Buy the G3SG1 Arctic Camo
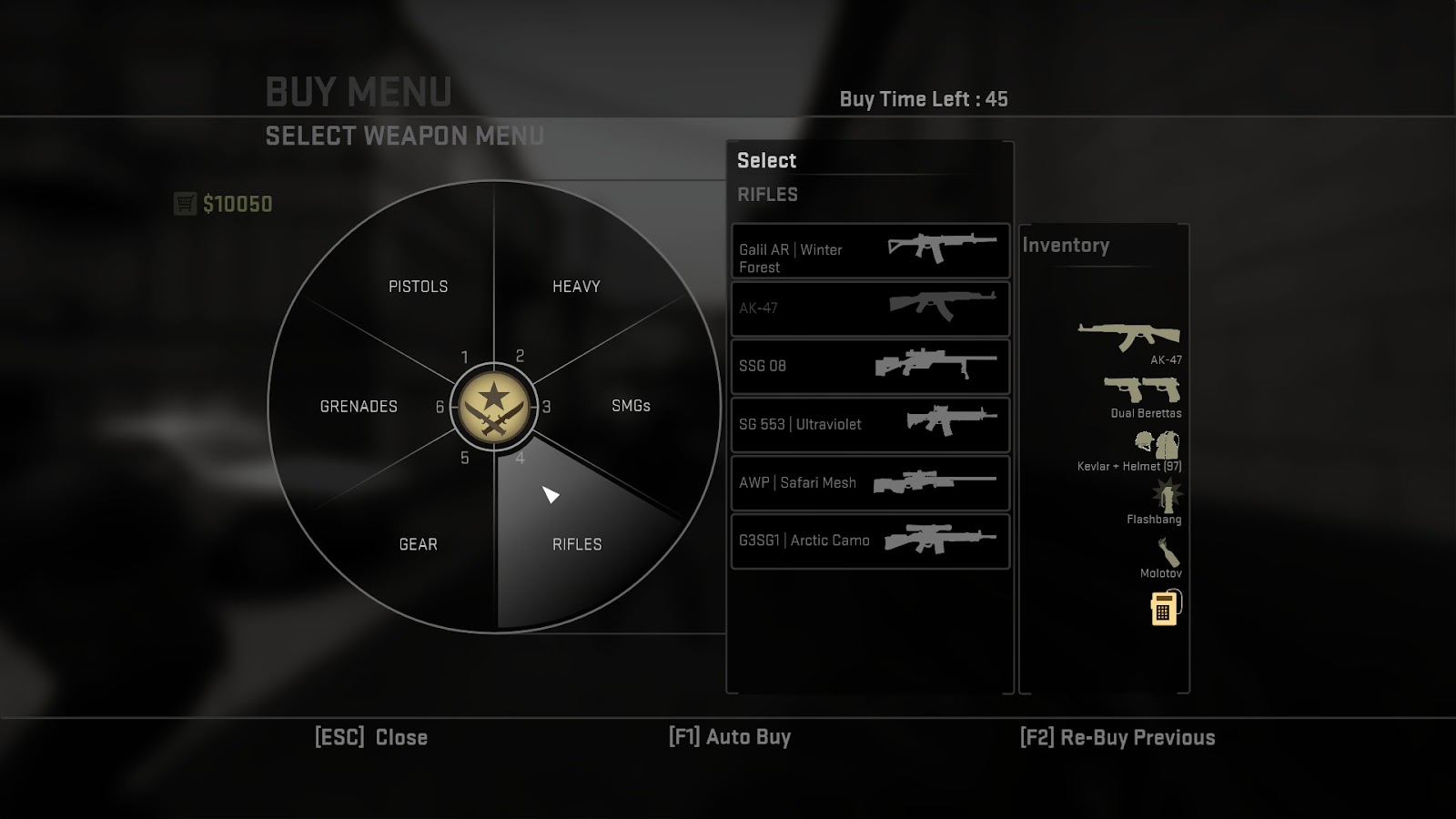 pyautogui.click(x=870, y=541)
